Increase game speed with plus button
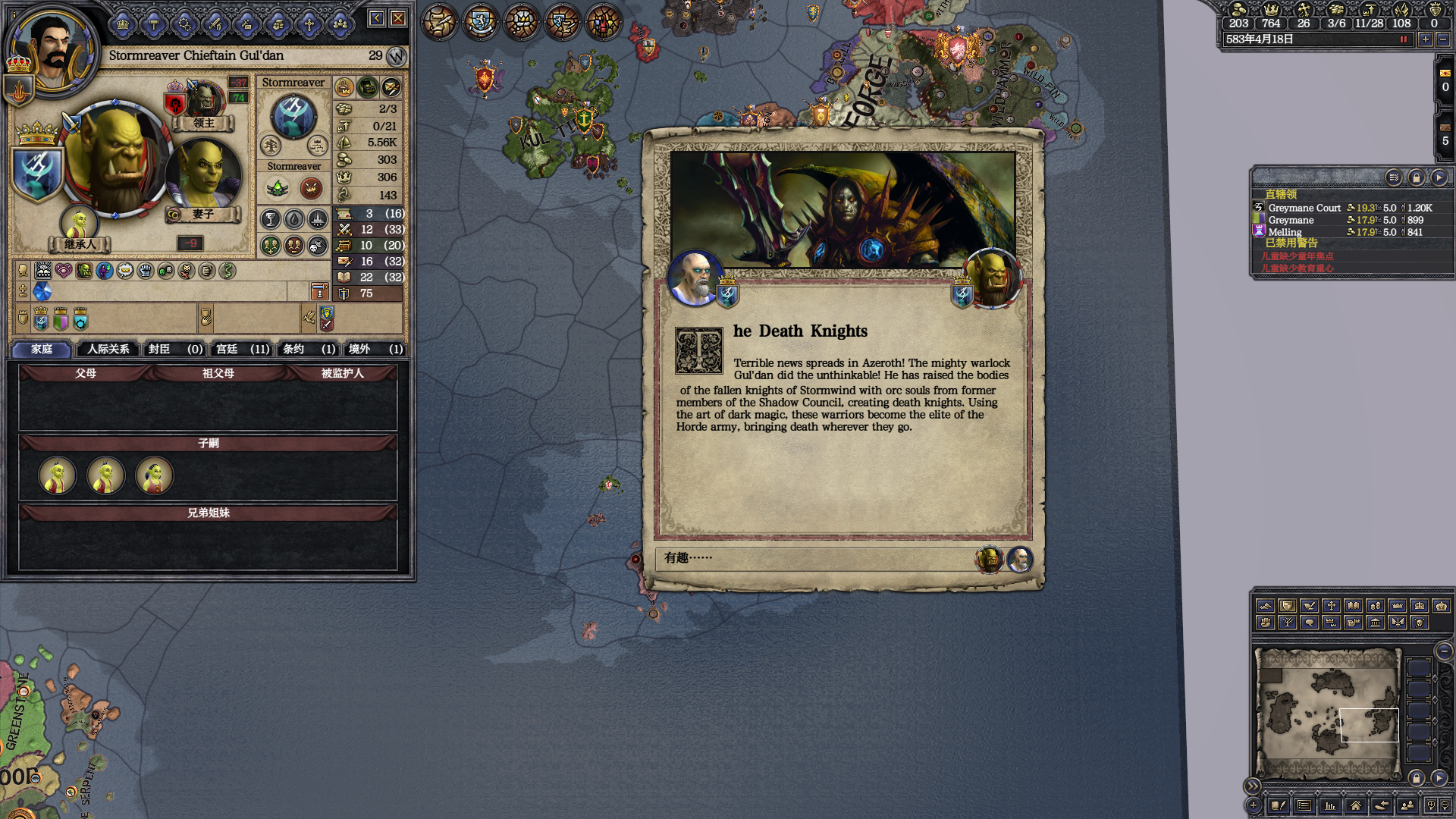The image size is (1456, 819). point(1426,39)
